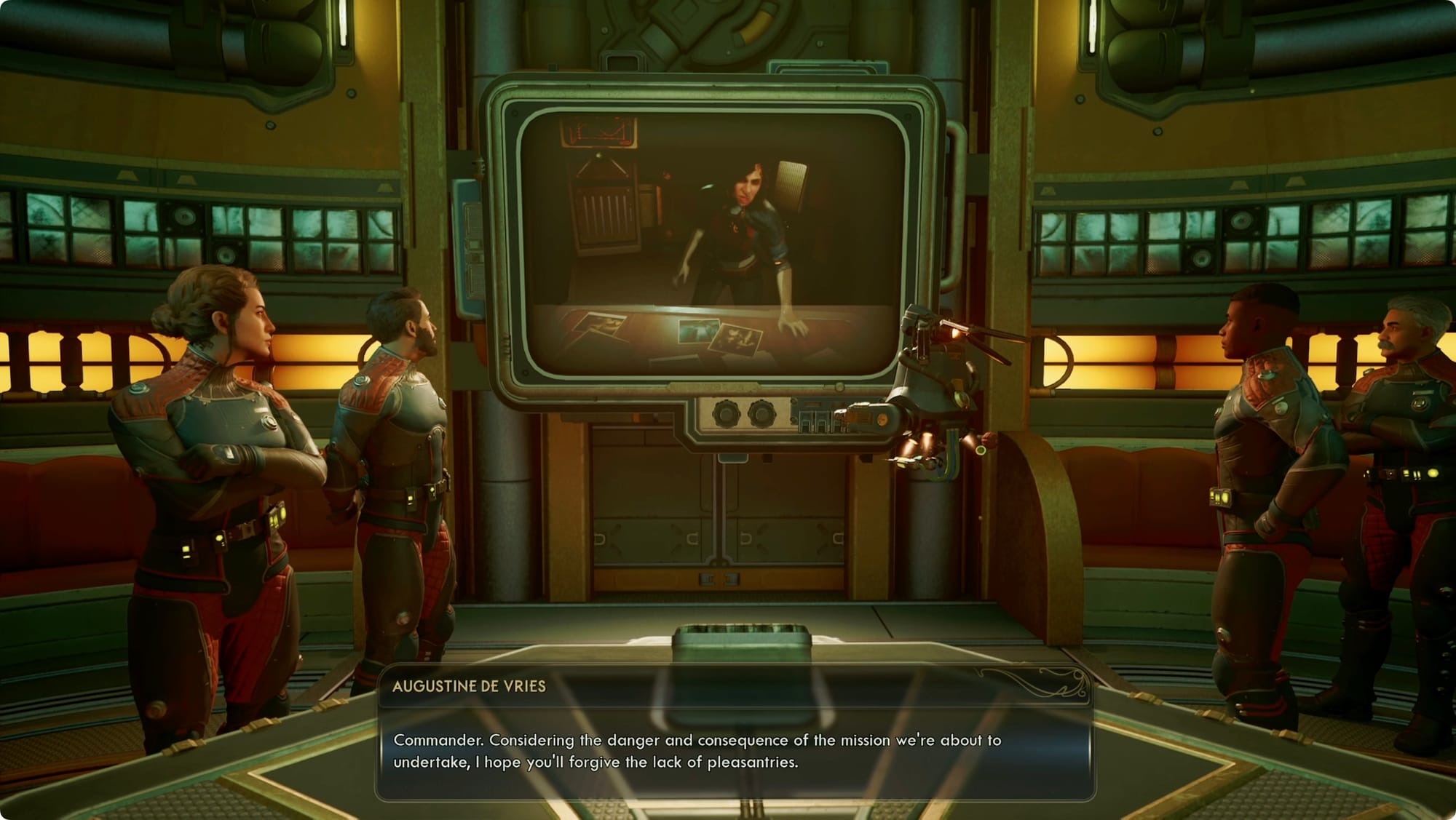Click the right knob below the viewscreen
Image resolution: width=1456 pixels, height=820 pixels.
click(x=762, y=414)
